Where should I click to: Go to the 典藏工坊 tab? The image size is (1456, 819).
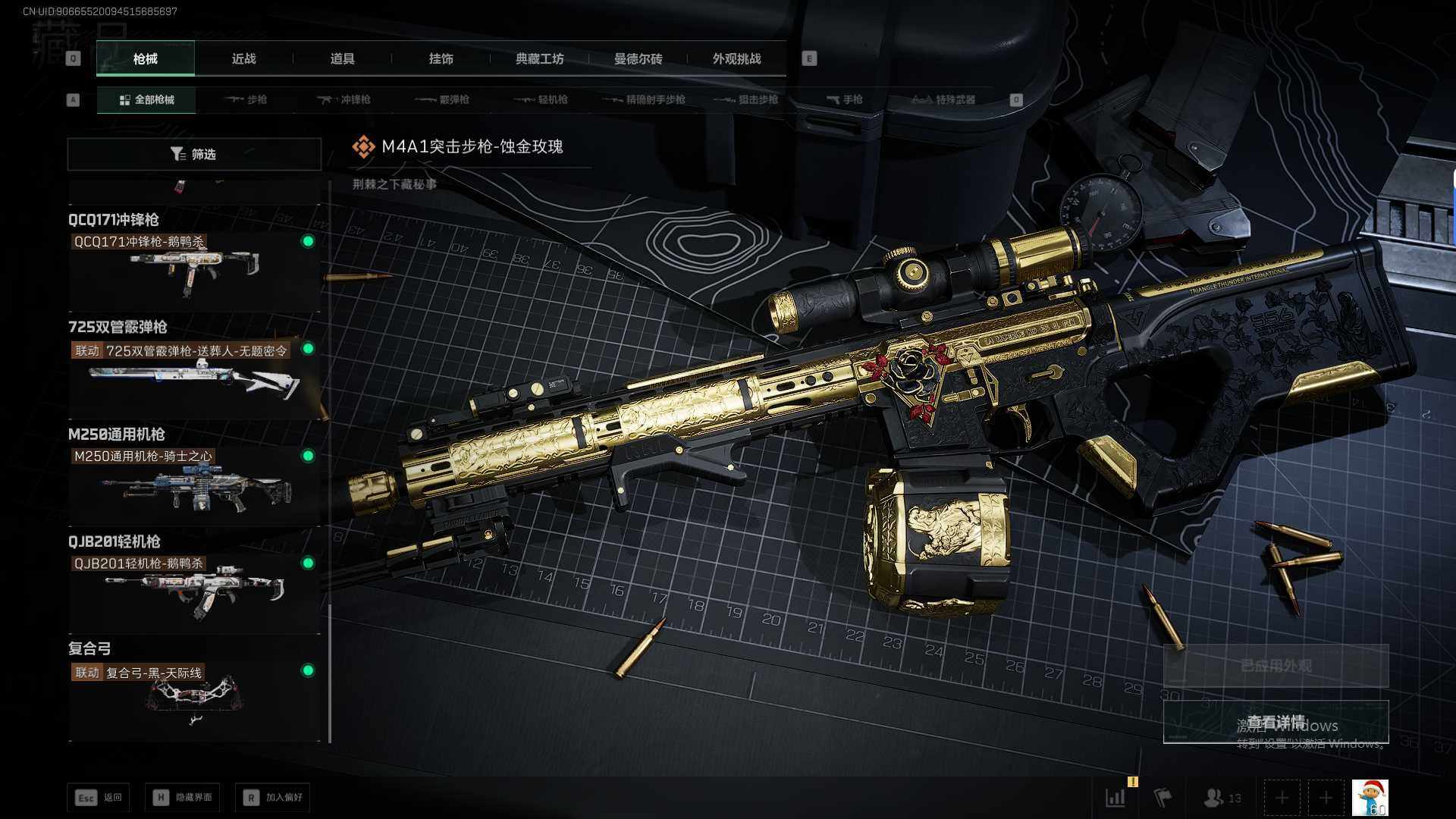point(539,58)
